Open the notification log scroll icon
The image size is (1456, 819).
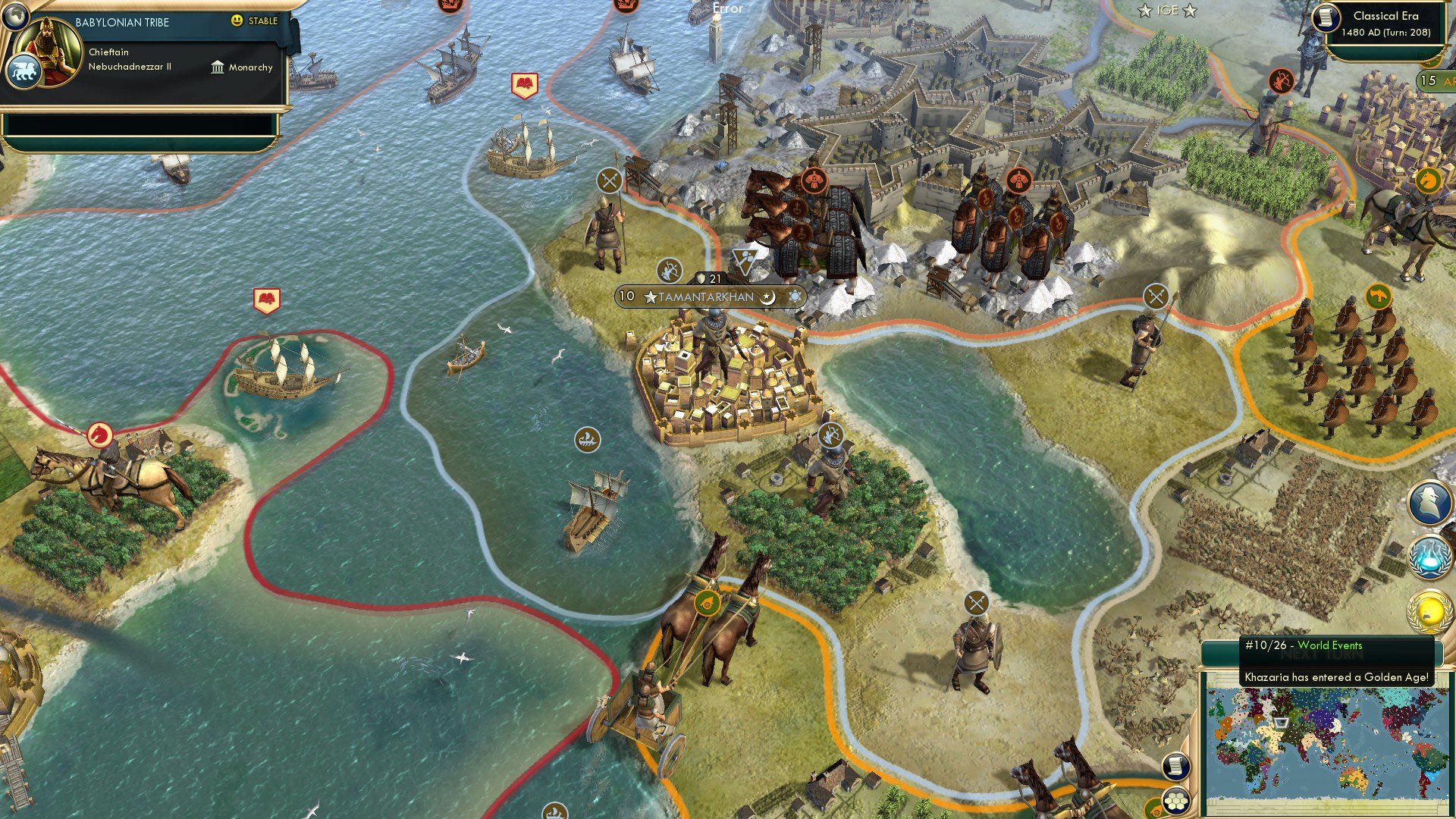click(1178, 767)
